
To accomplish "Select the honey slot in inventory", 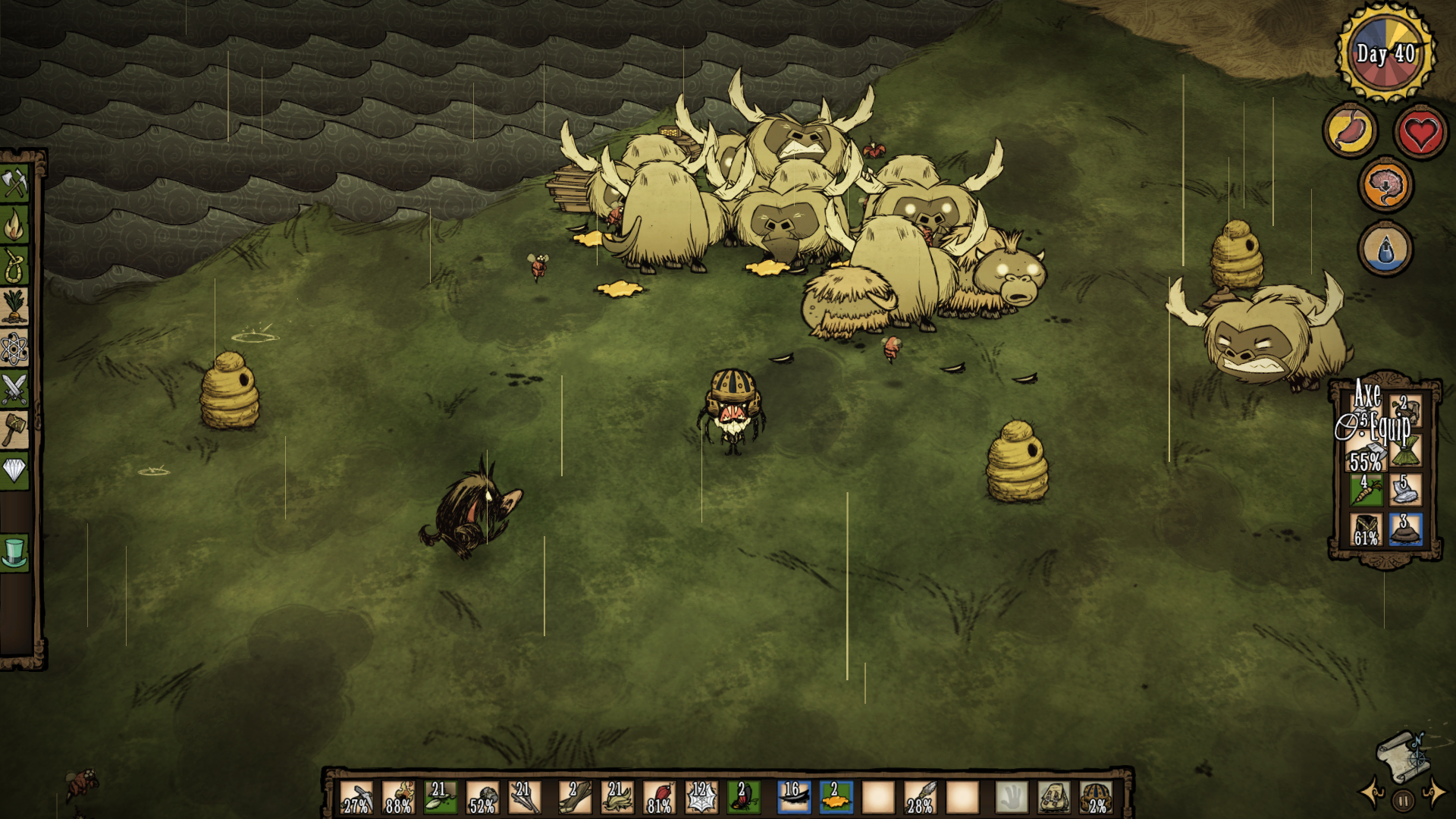I will [x=836, y=798].
